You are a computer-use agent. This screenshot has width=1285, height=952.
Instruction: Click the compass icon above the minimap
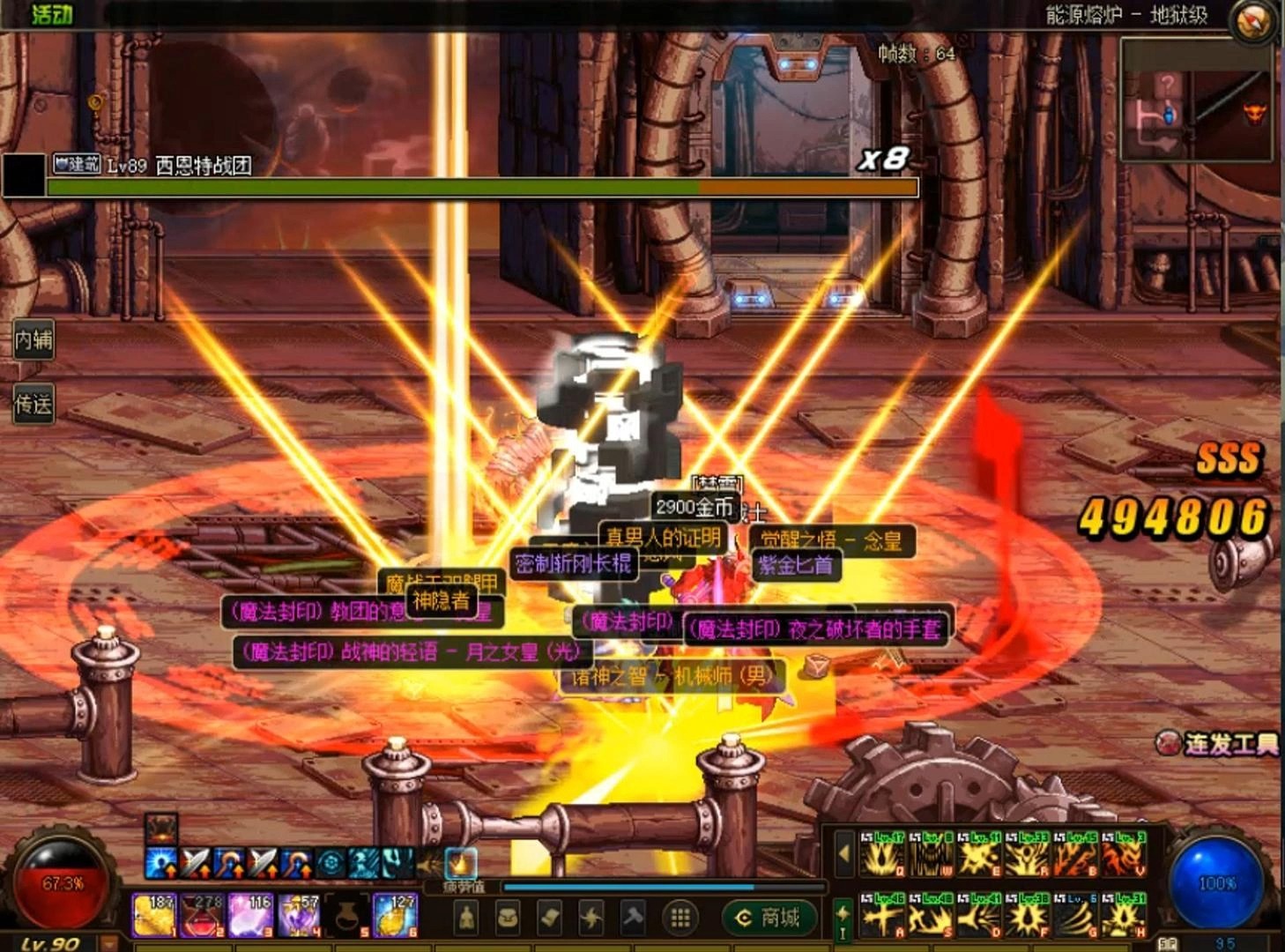pos(1253,21)
